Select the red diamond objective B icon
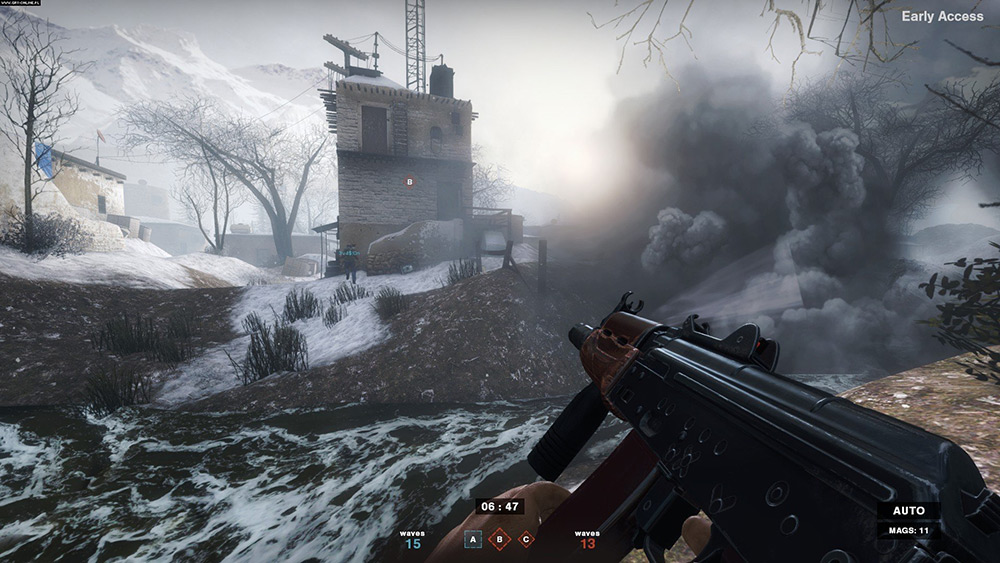The image size is (1000, 563). click(500, 540)
